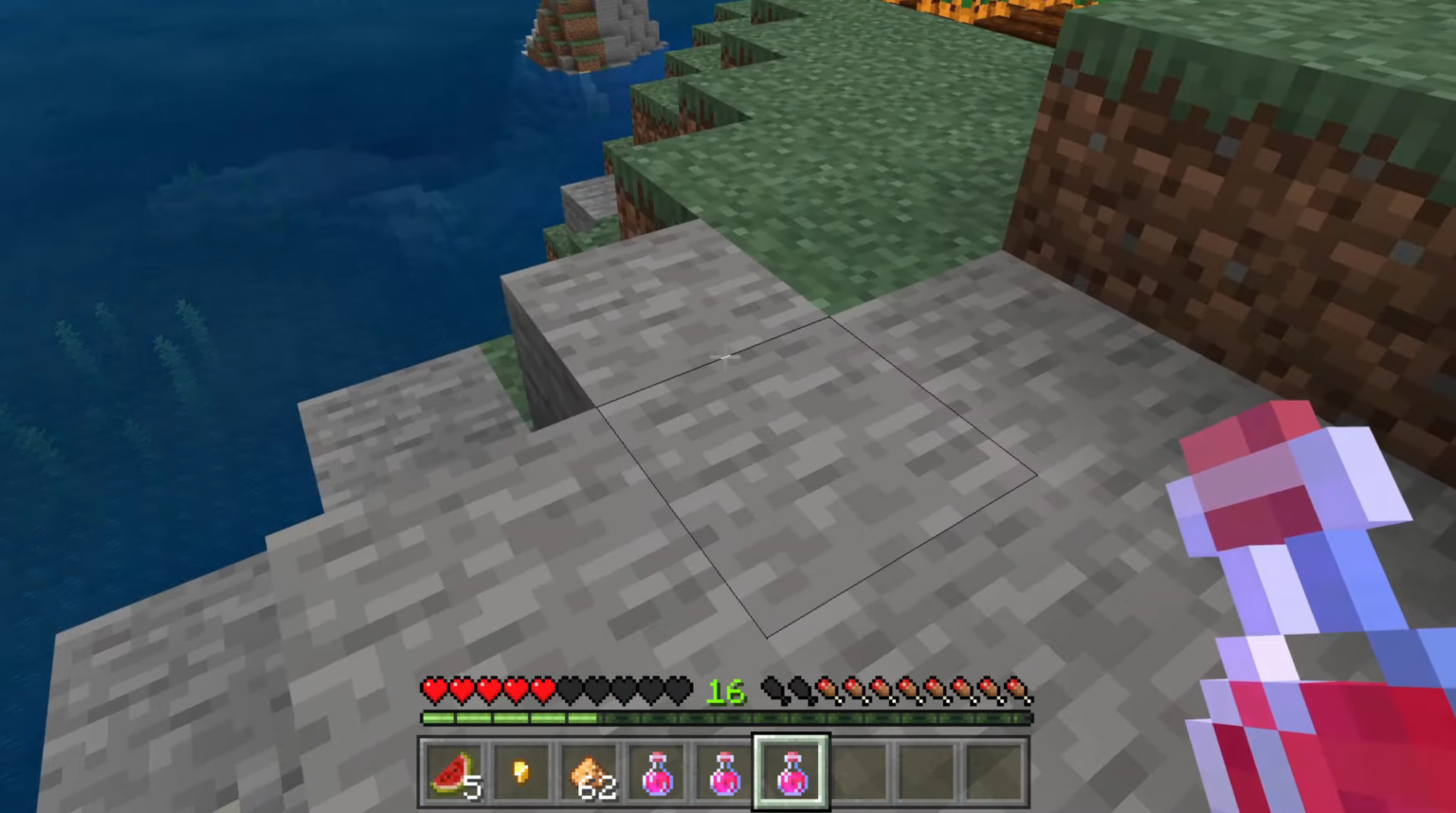Click the leftmost black depleted heart icon

[569, 691]
